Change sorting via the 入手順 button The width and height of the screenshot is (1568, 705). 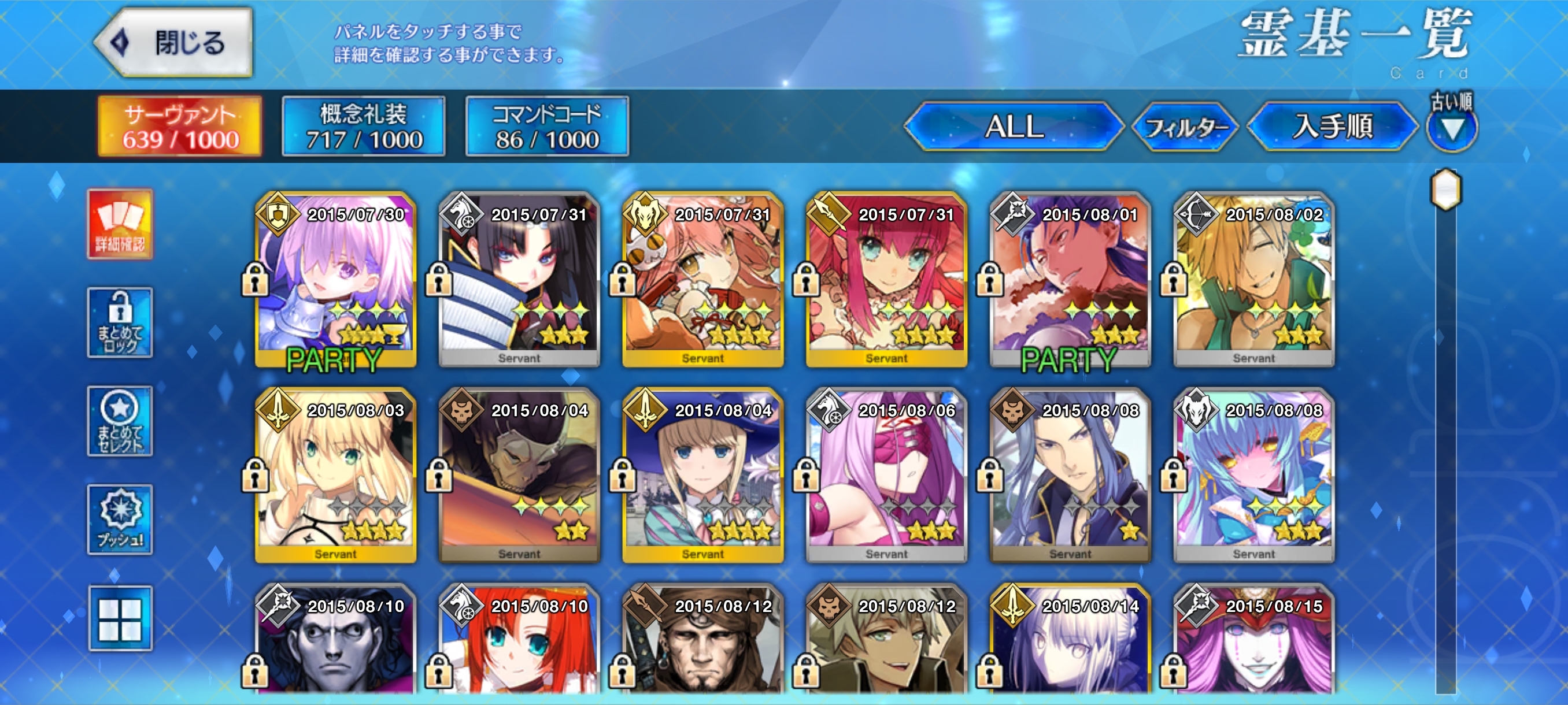(1332, 127)
